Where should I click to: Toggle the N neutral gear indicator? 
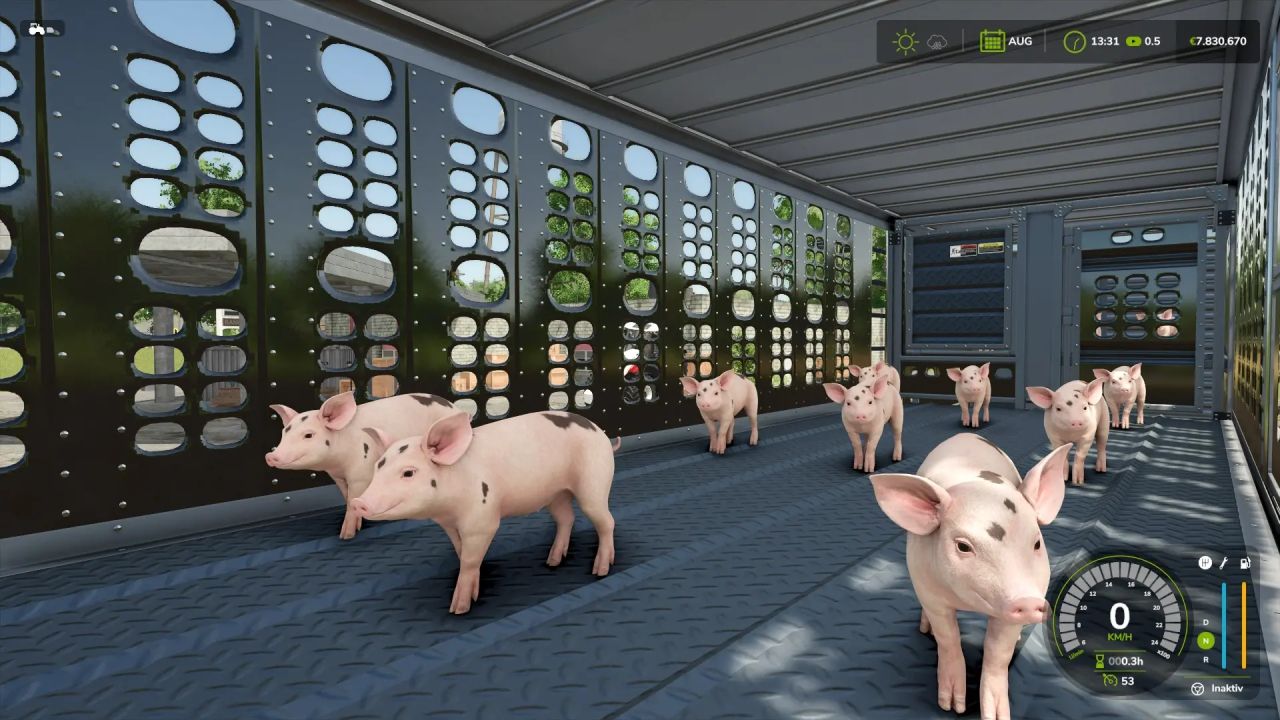(x=1205, y=640)
